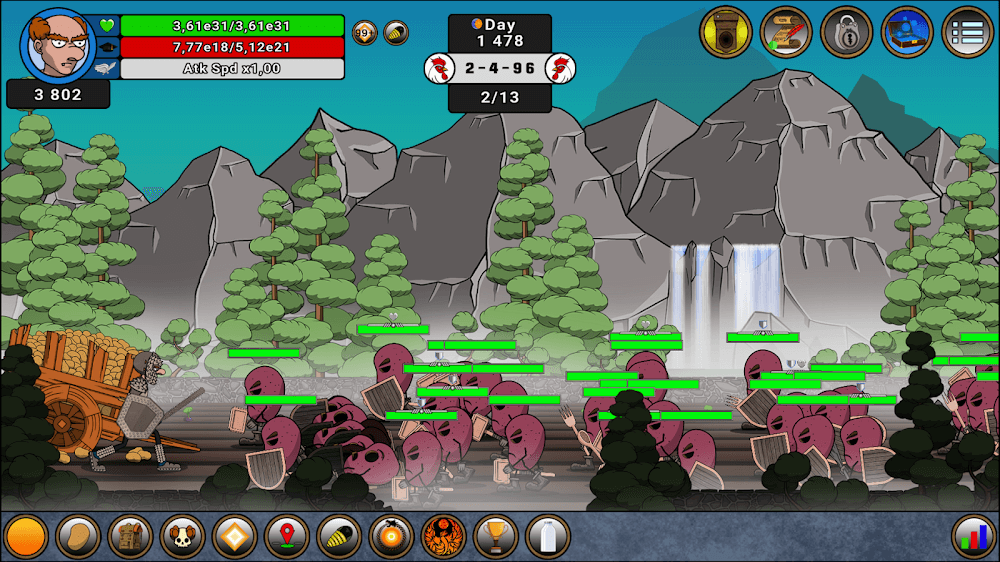Select the yellow striped larva icon
The width and height of the screenshot is (1000, 562).
[339, 536]
